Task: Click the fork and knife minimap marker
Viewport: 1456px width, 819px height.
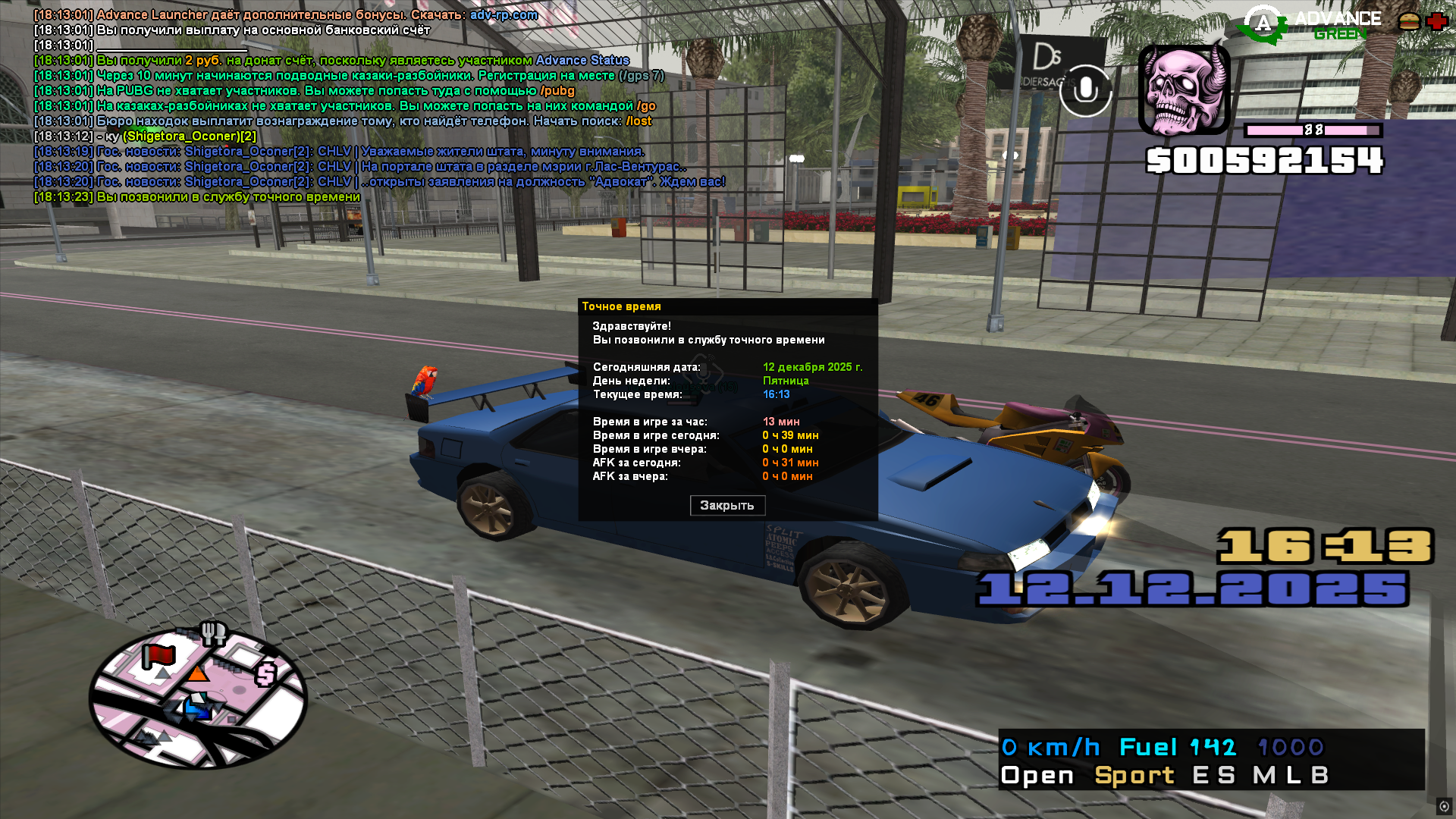Action: coord(213,632)
